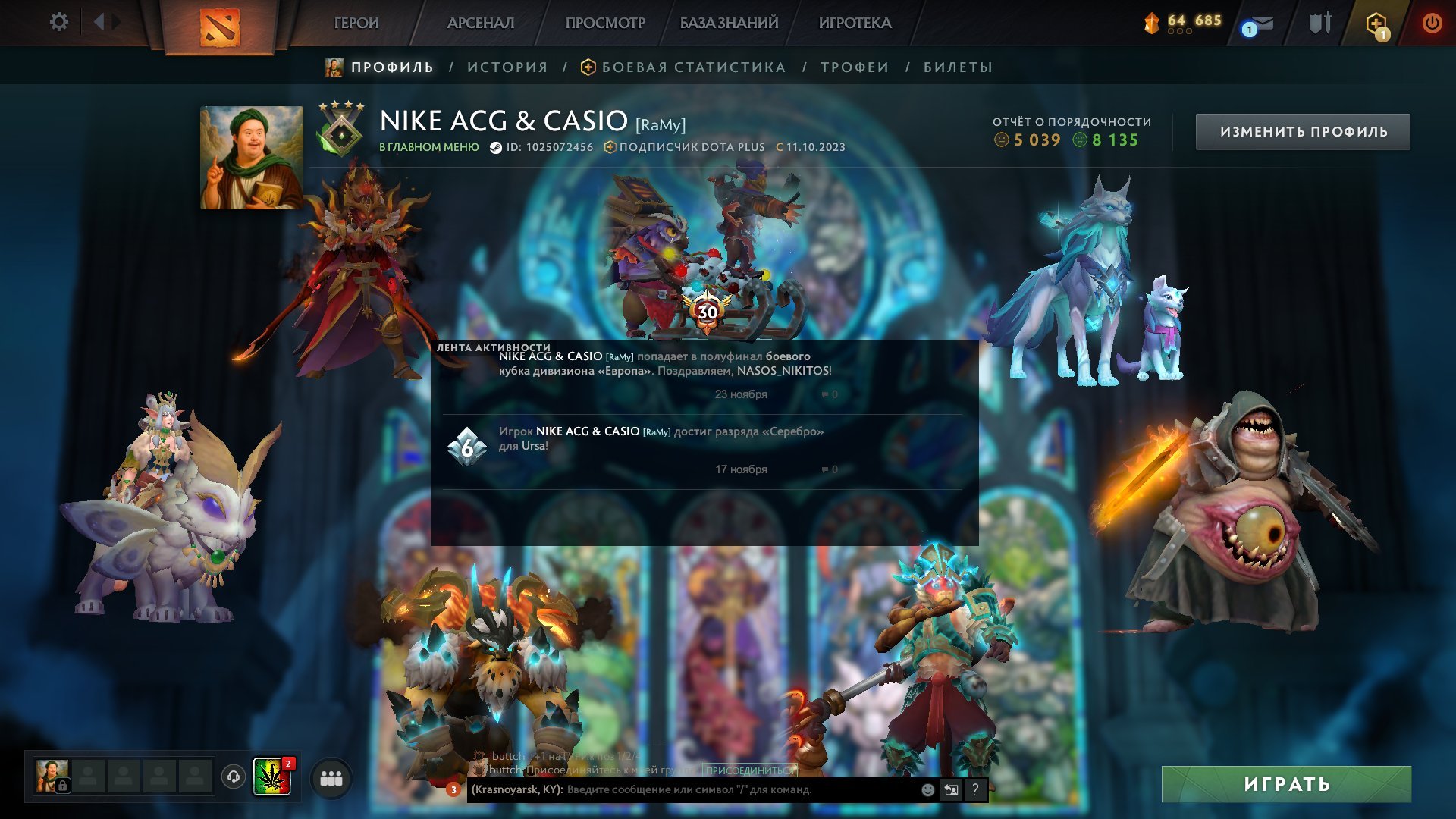Open the settings gear icon

pyautogui.click(x=58, y=22)
